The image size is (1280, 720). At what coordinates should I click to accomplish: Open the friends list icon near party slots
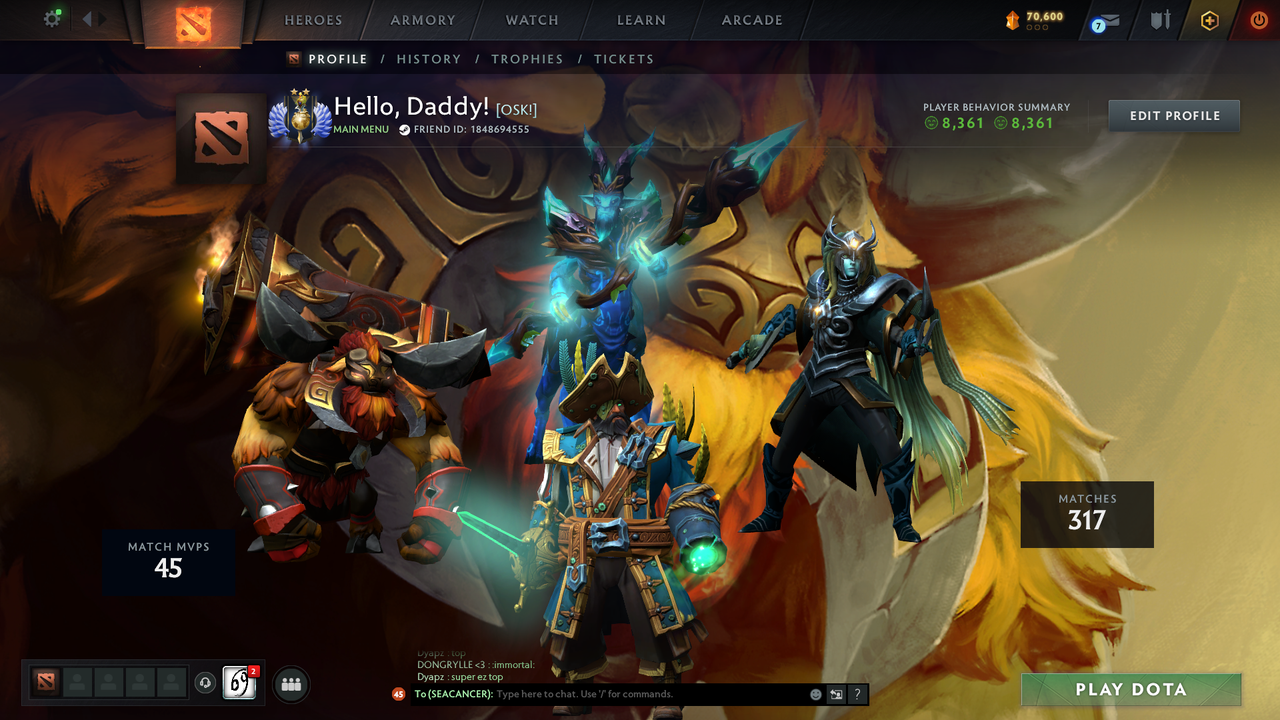[290, 683]
